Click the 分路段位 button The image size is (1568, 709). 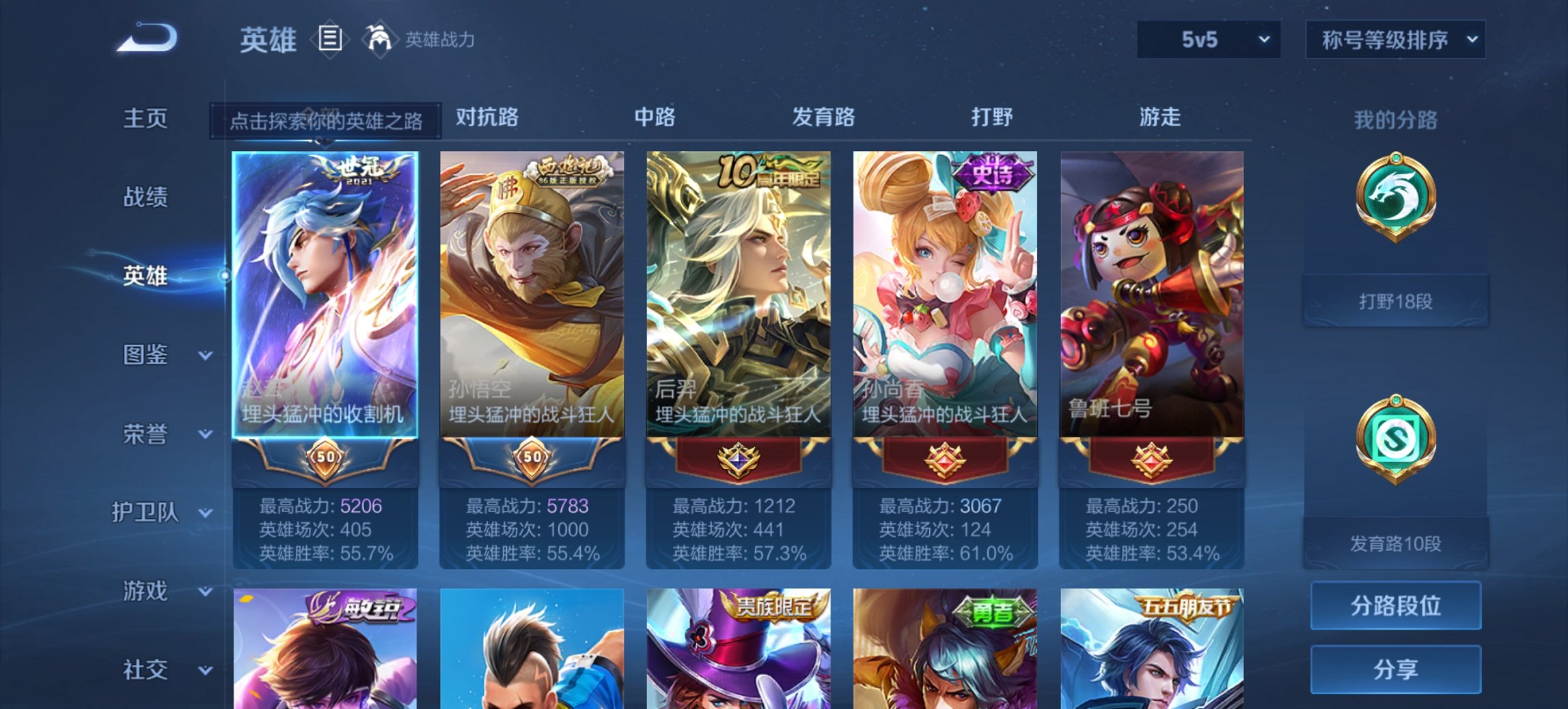click(x=1395, y=604)
